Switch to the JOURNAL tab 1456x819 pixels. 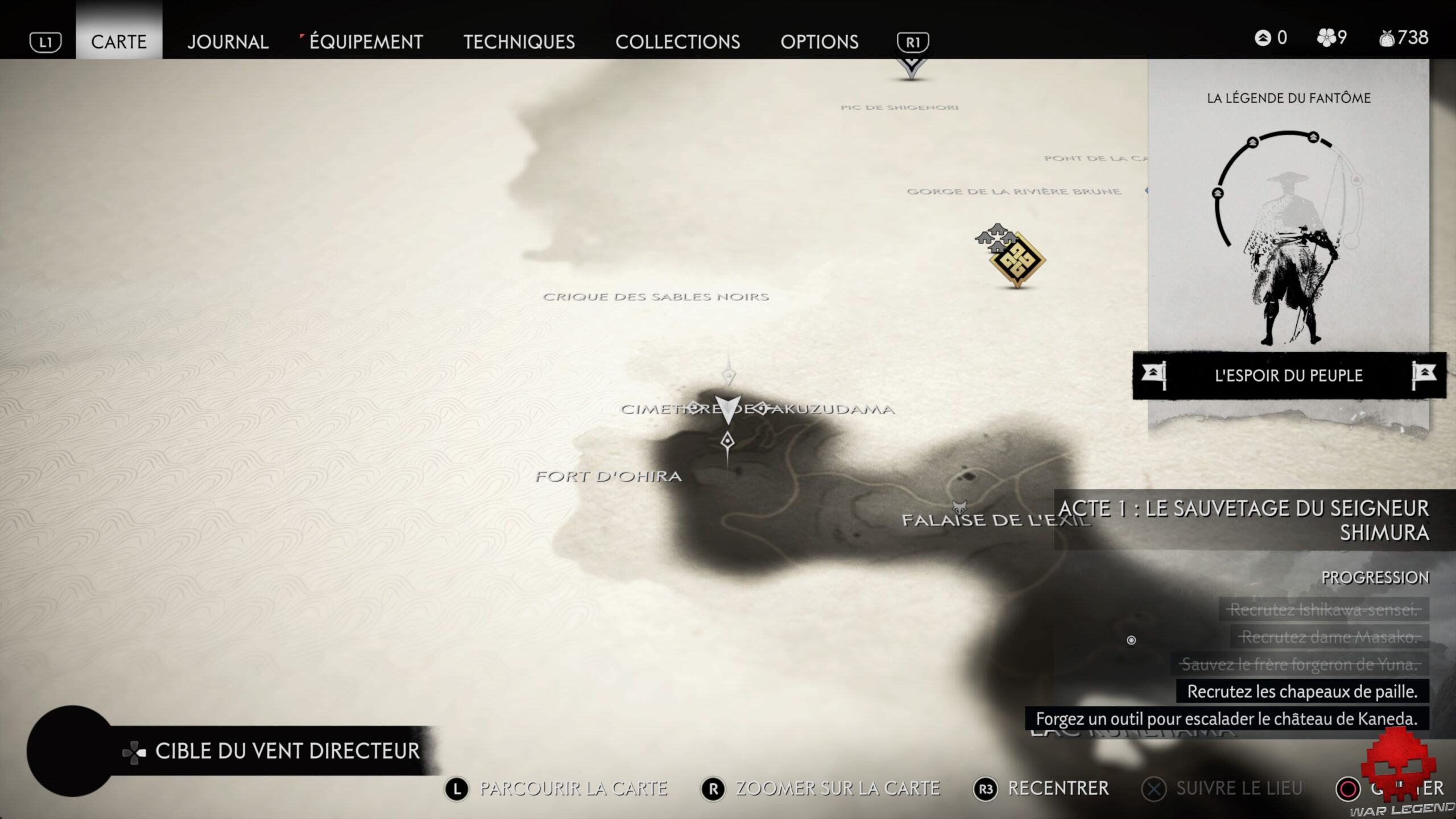(227, 42)
